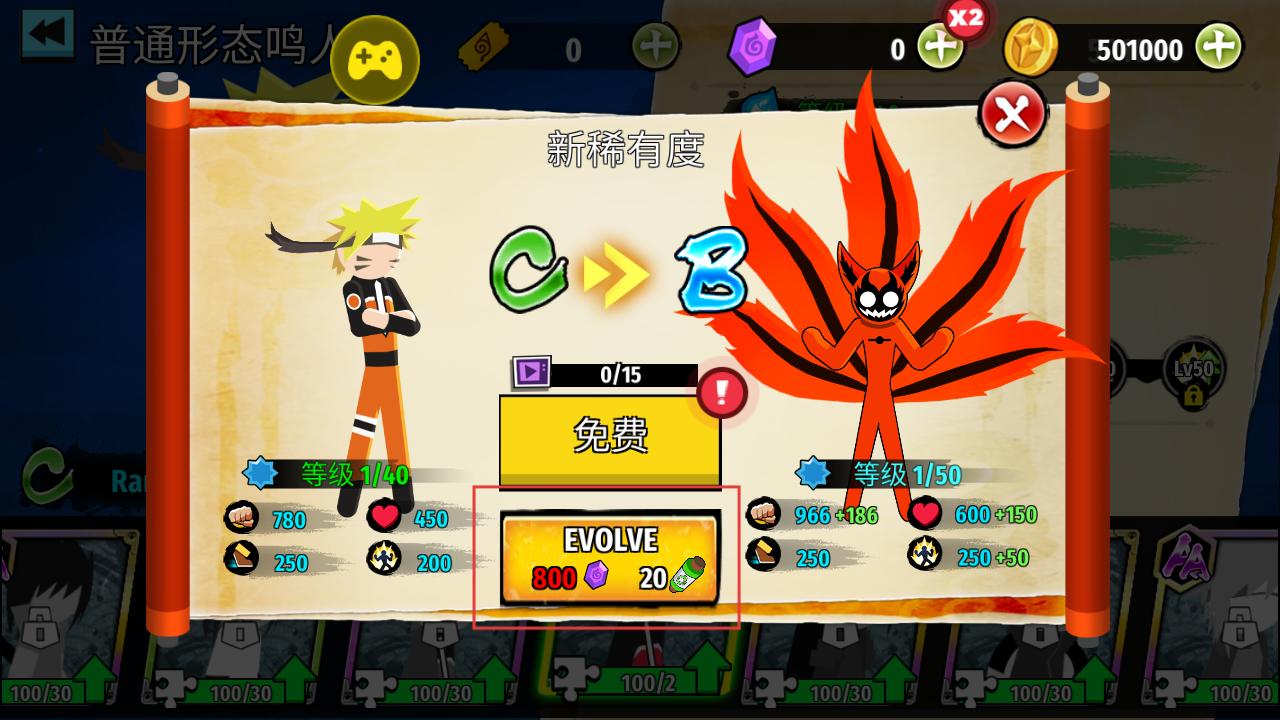Close the rarity upgrade scroll popup
Screen dimensions: 1280x720
(x=1012, y=113)
